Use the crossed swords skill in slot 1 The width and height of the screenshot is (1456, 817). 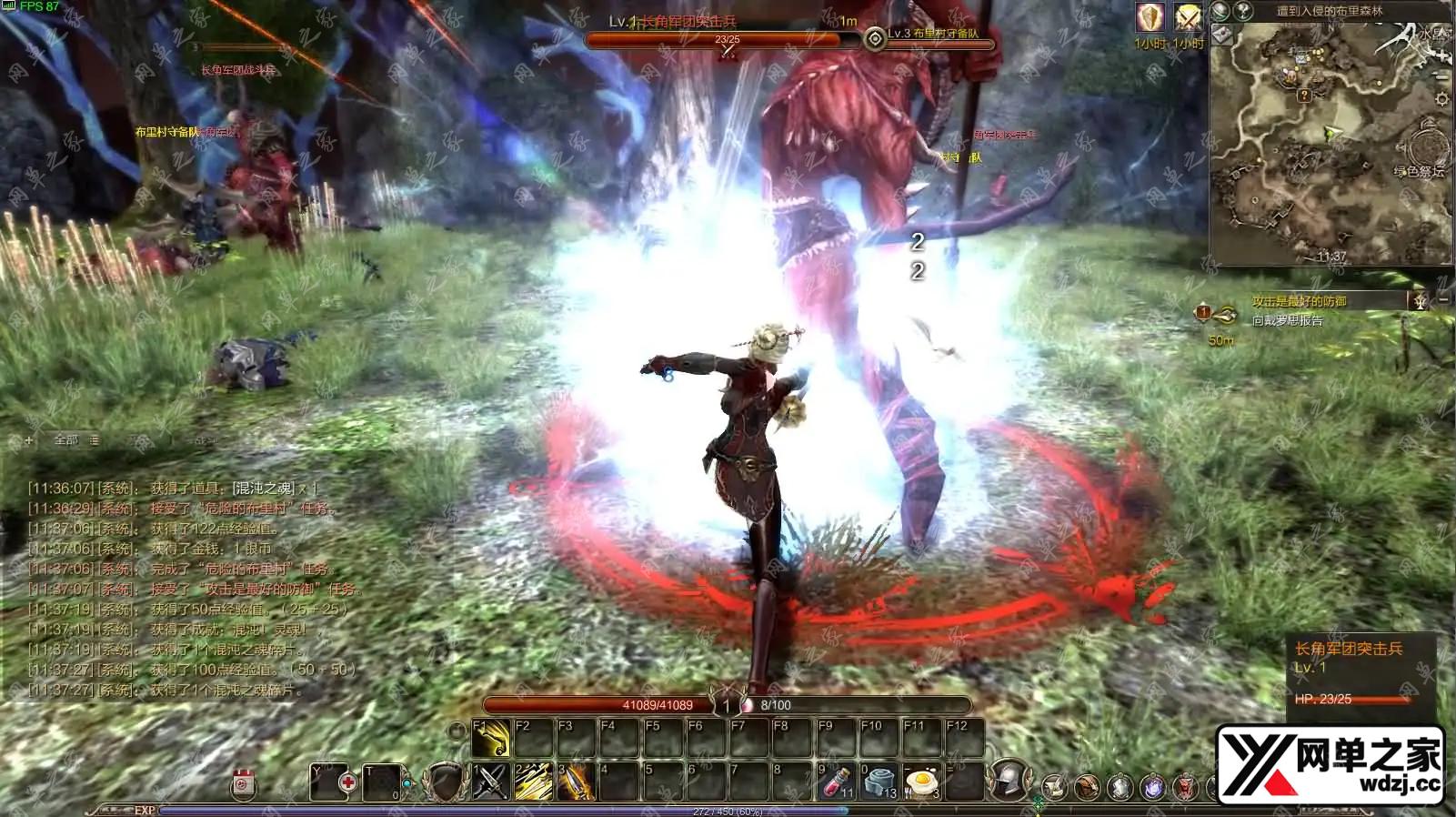click(x=491, y=782)
